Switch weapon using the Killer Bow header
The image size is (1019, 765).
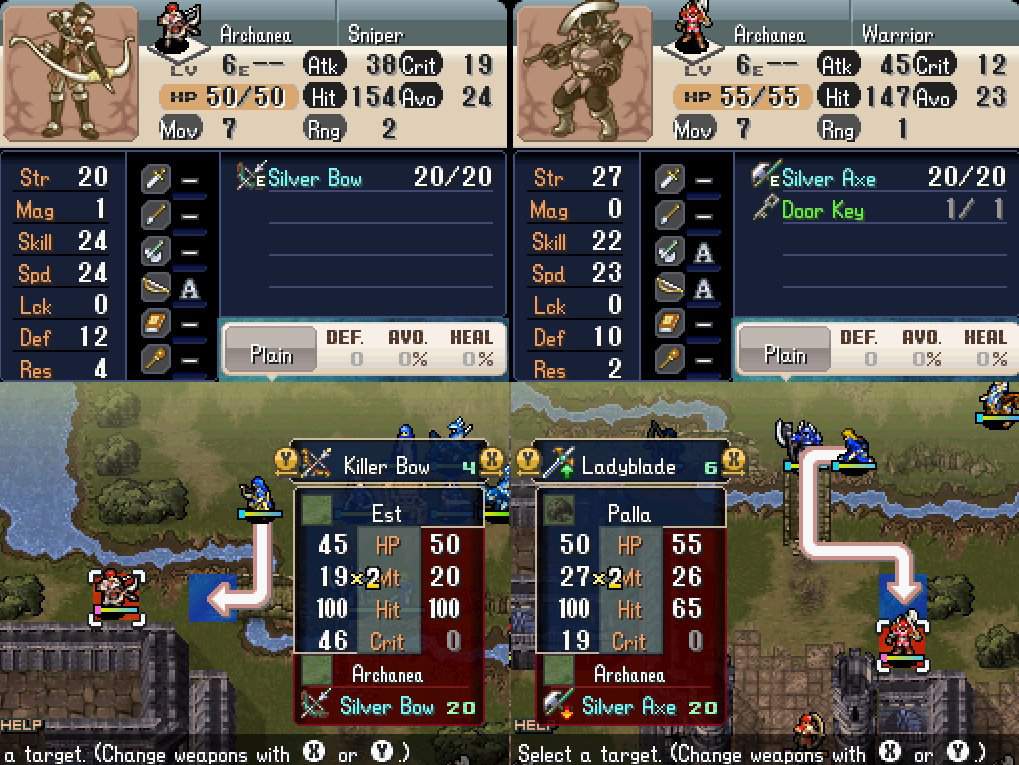click(387, 466)
